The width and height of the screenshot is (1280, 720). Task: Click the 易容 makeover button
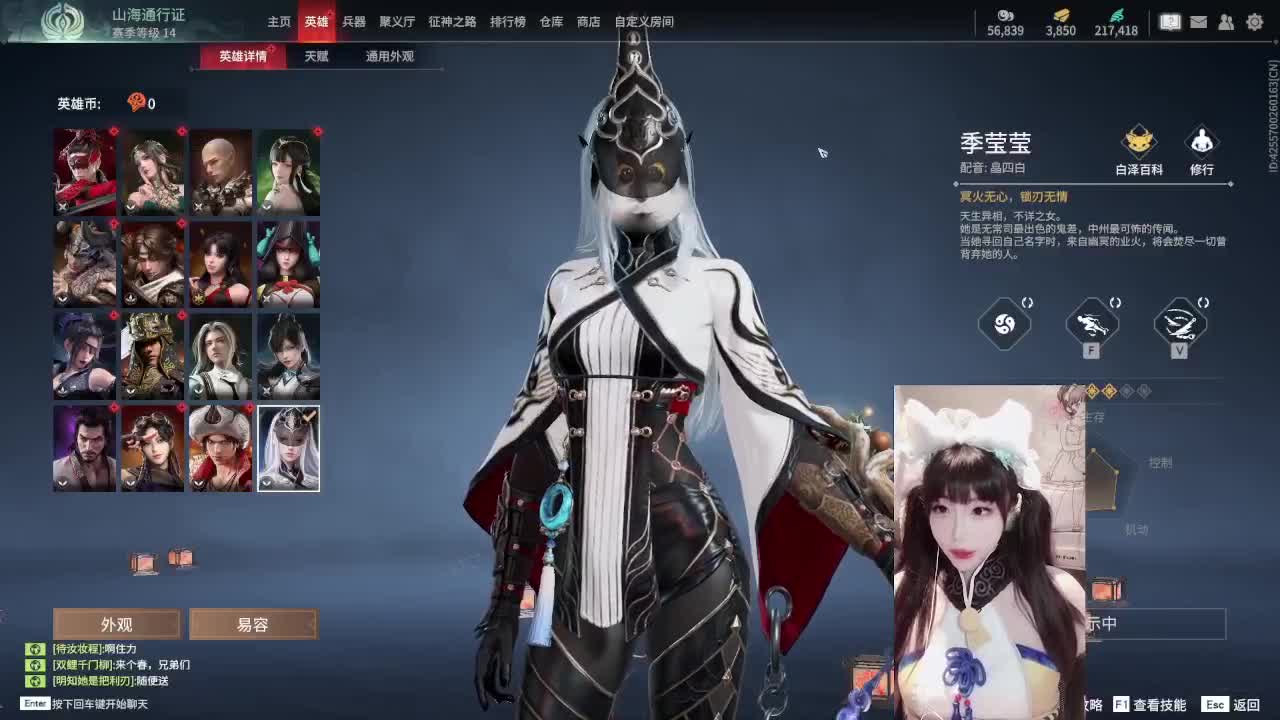pyautogui.click(x=253, y=624)
